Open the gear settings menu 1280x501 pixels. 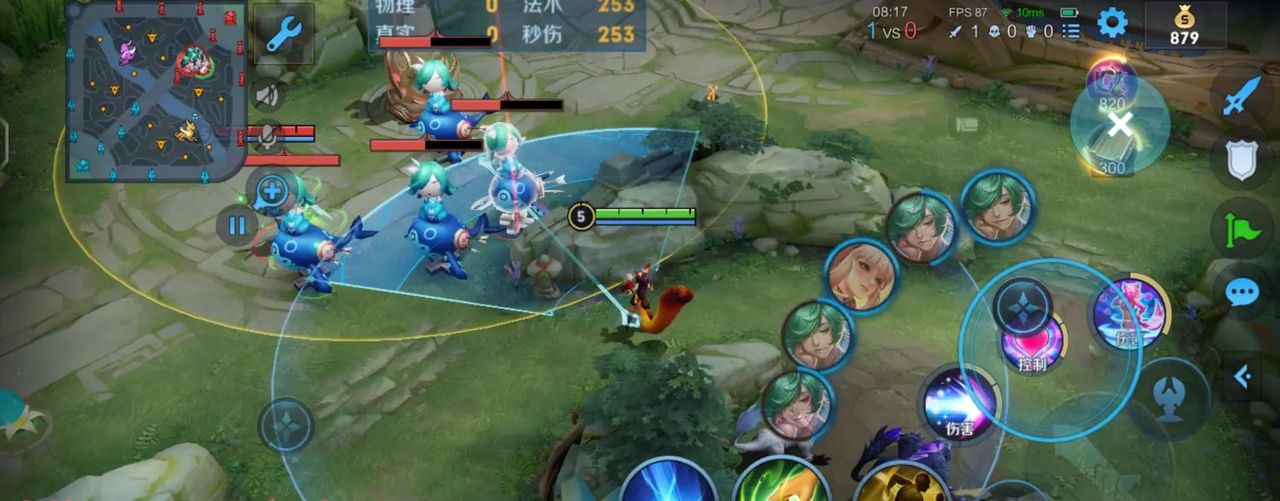(1112, 23)
